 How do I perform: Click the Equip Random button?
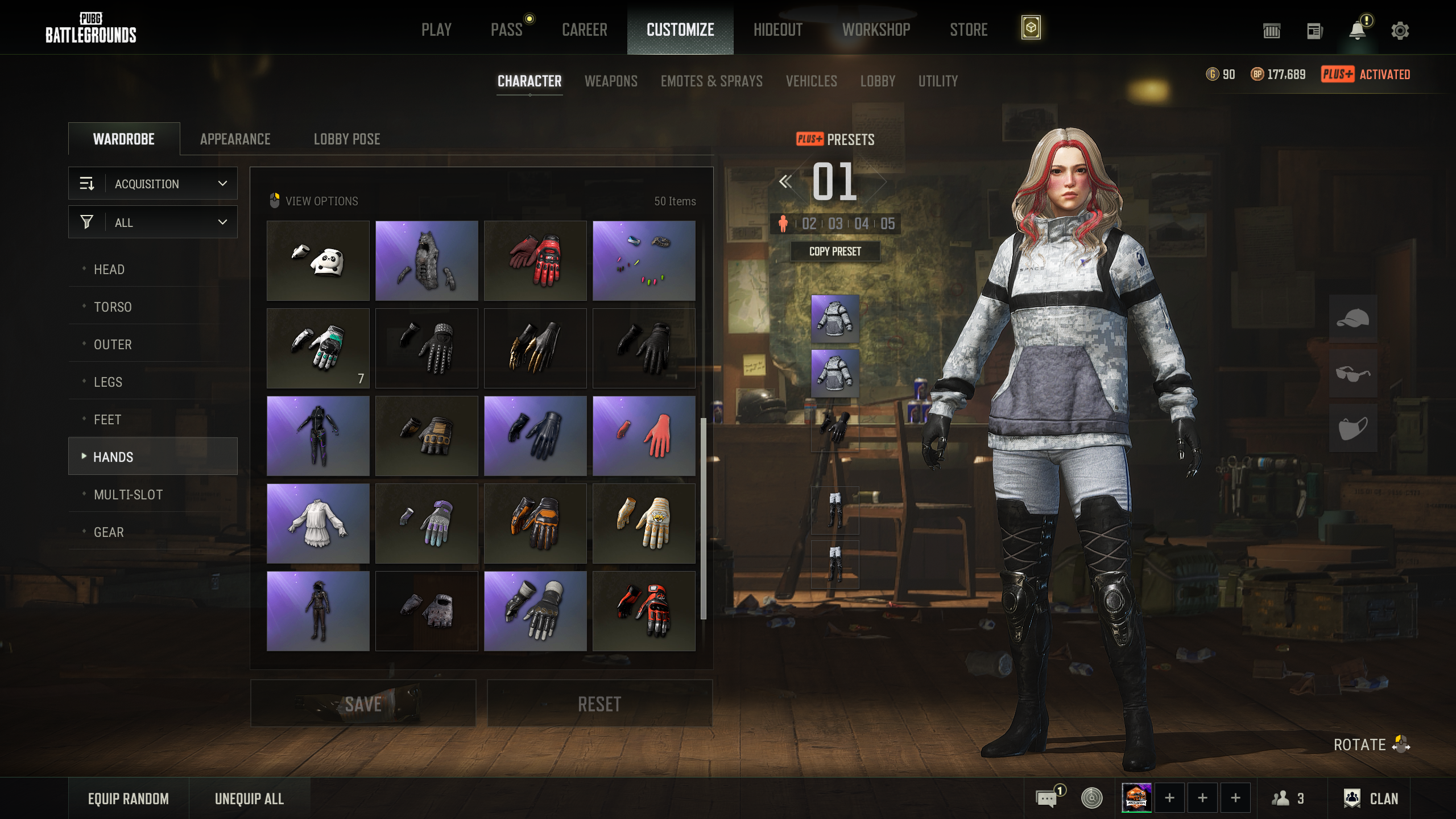point(129,799)
